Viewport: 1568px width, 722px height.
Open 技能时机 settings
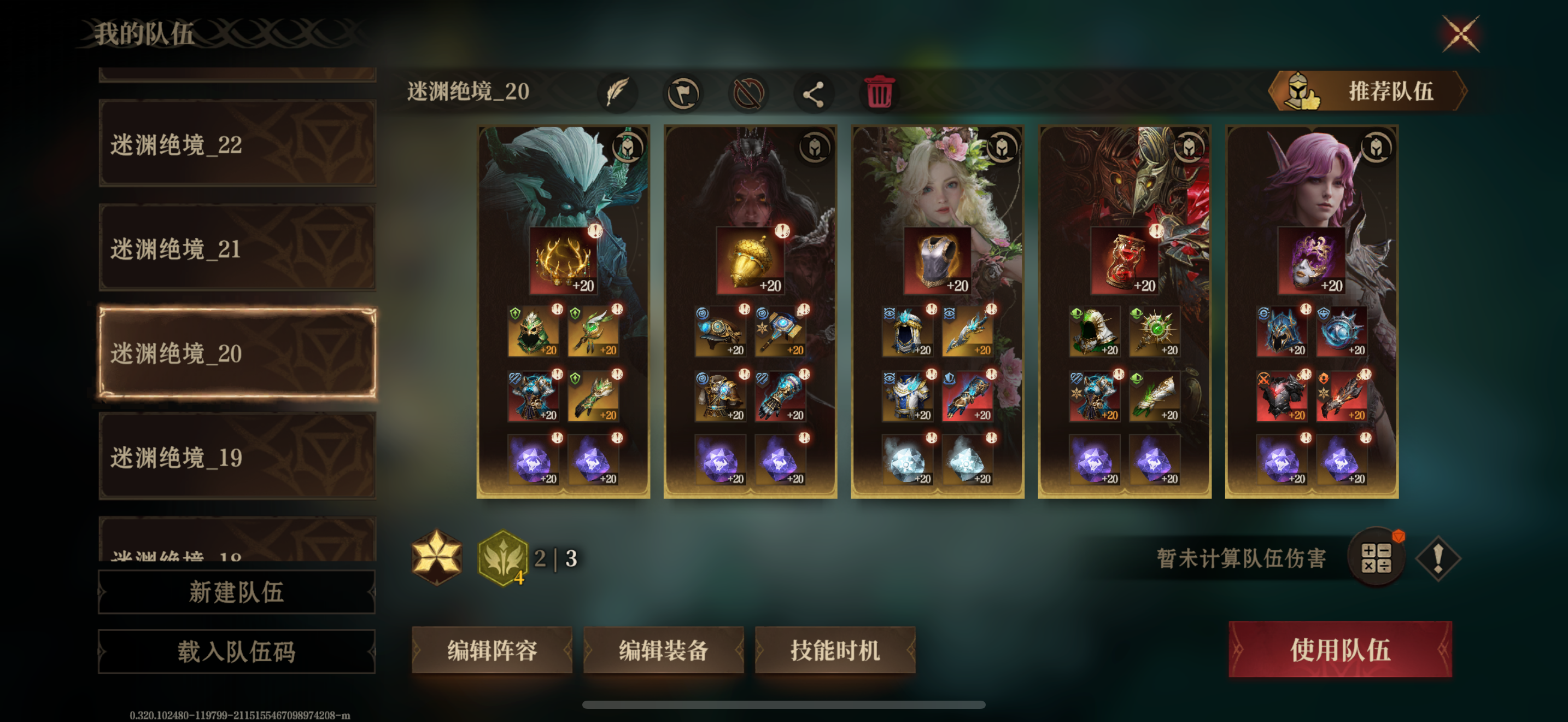[x=836, y=650]
